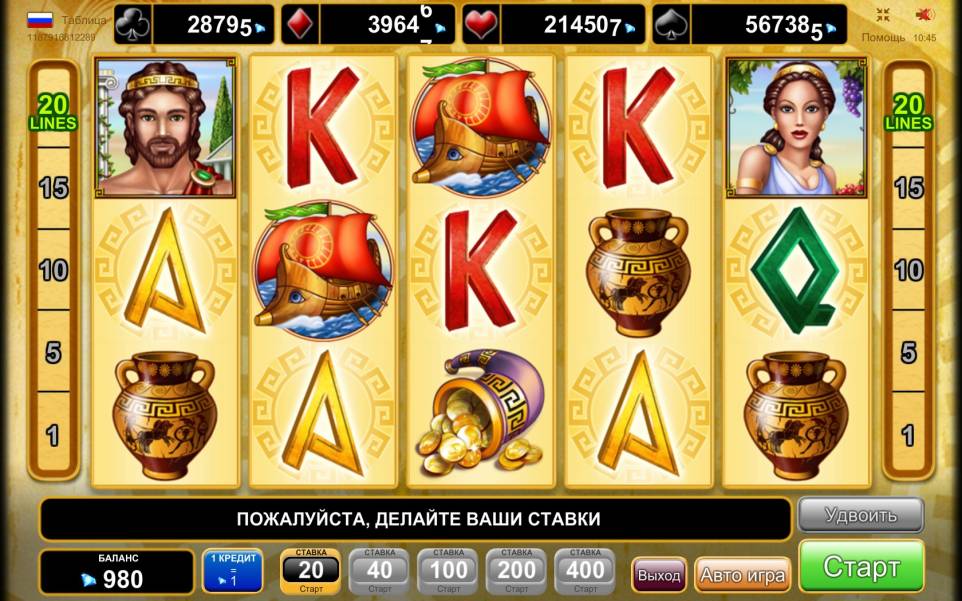Place the maximum 400 bet
Image resolution: width=962 pixels, height=601 pixels.
[x=585, y=571]
